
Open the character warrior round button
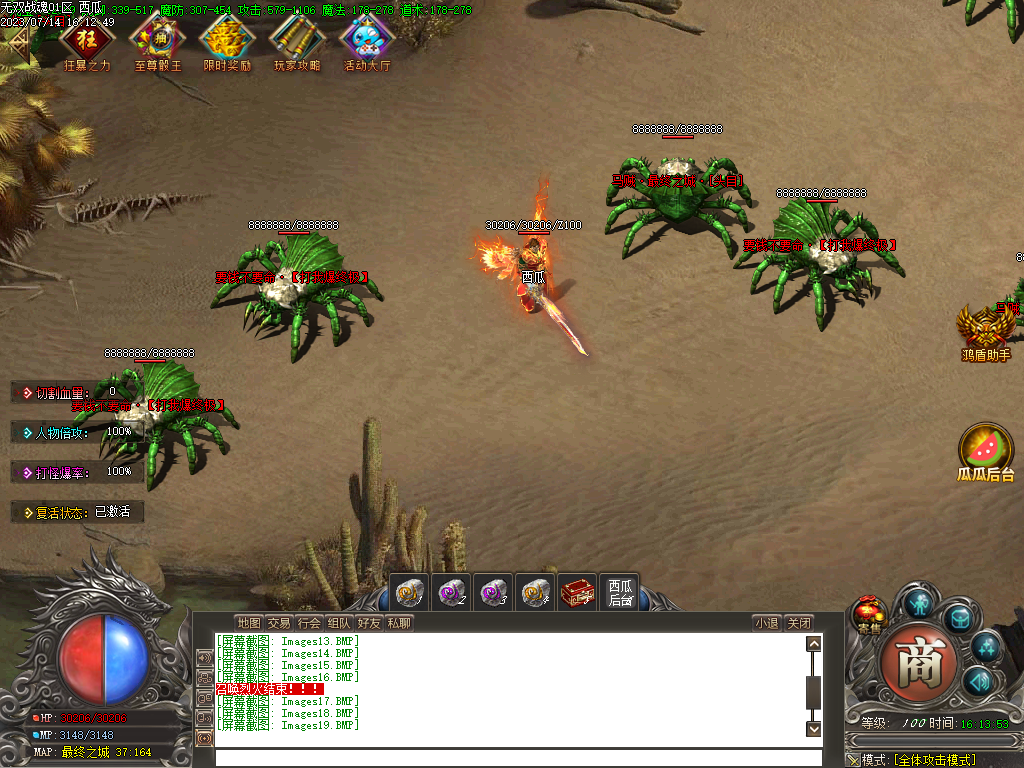(x=919, y=602)
